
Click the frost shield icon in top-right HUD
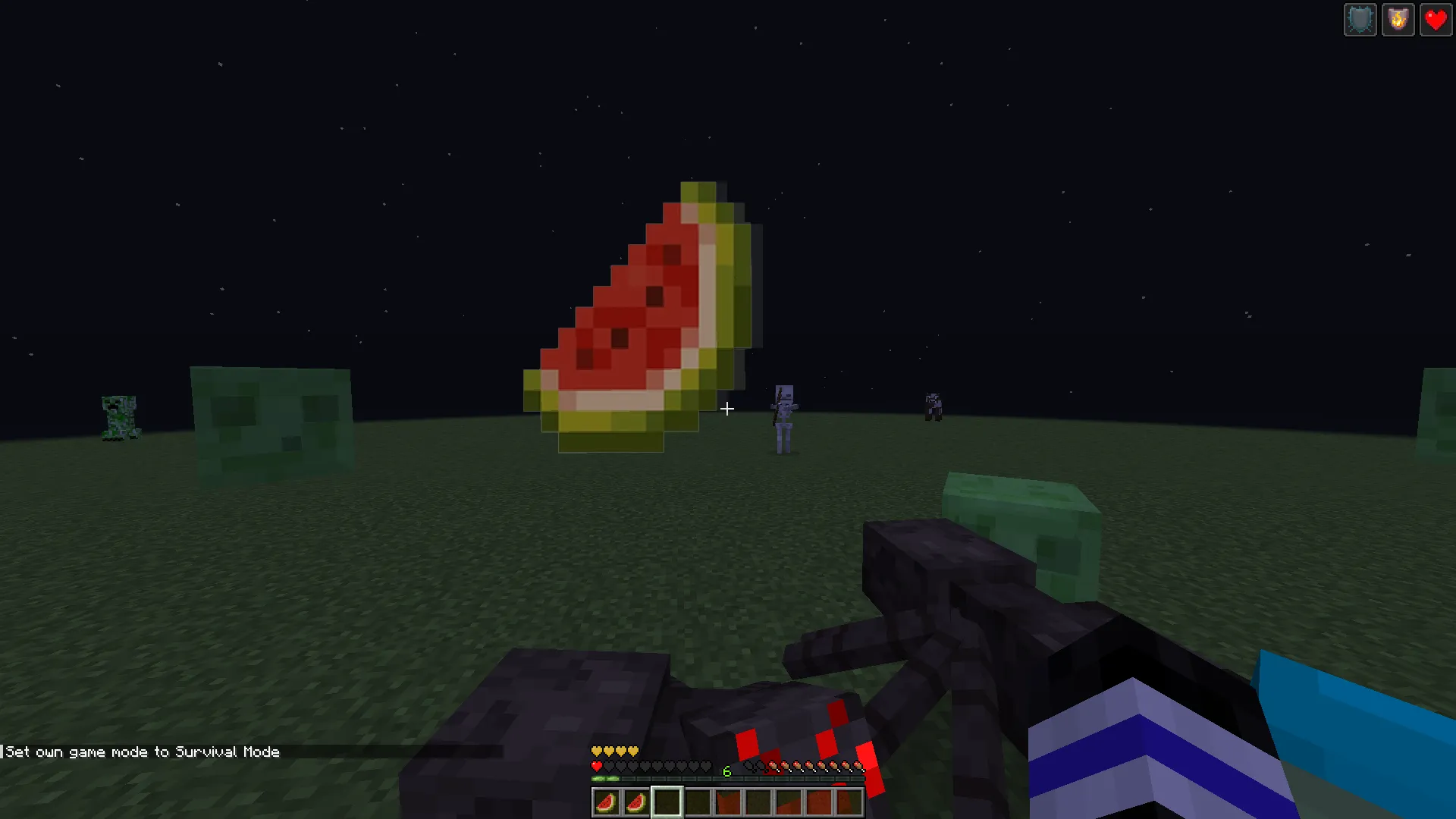[x=1360, y=19]
